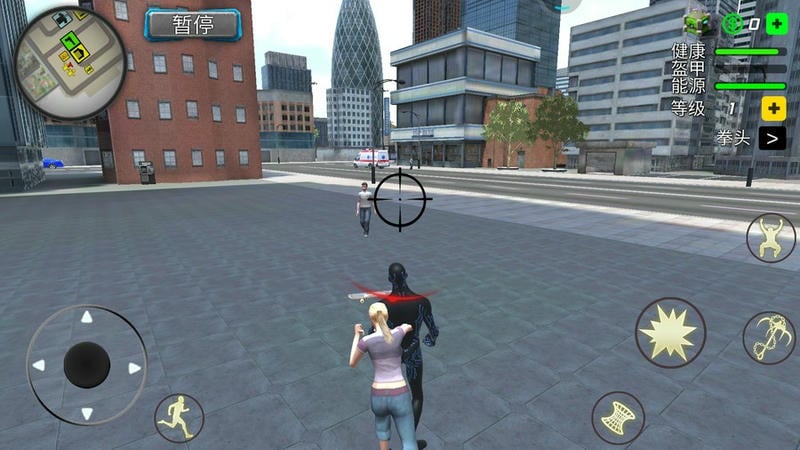Open the green cube robot icon
Image resolution: width=800 pixels, height=450 pixels.
point(697,24)
